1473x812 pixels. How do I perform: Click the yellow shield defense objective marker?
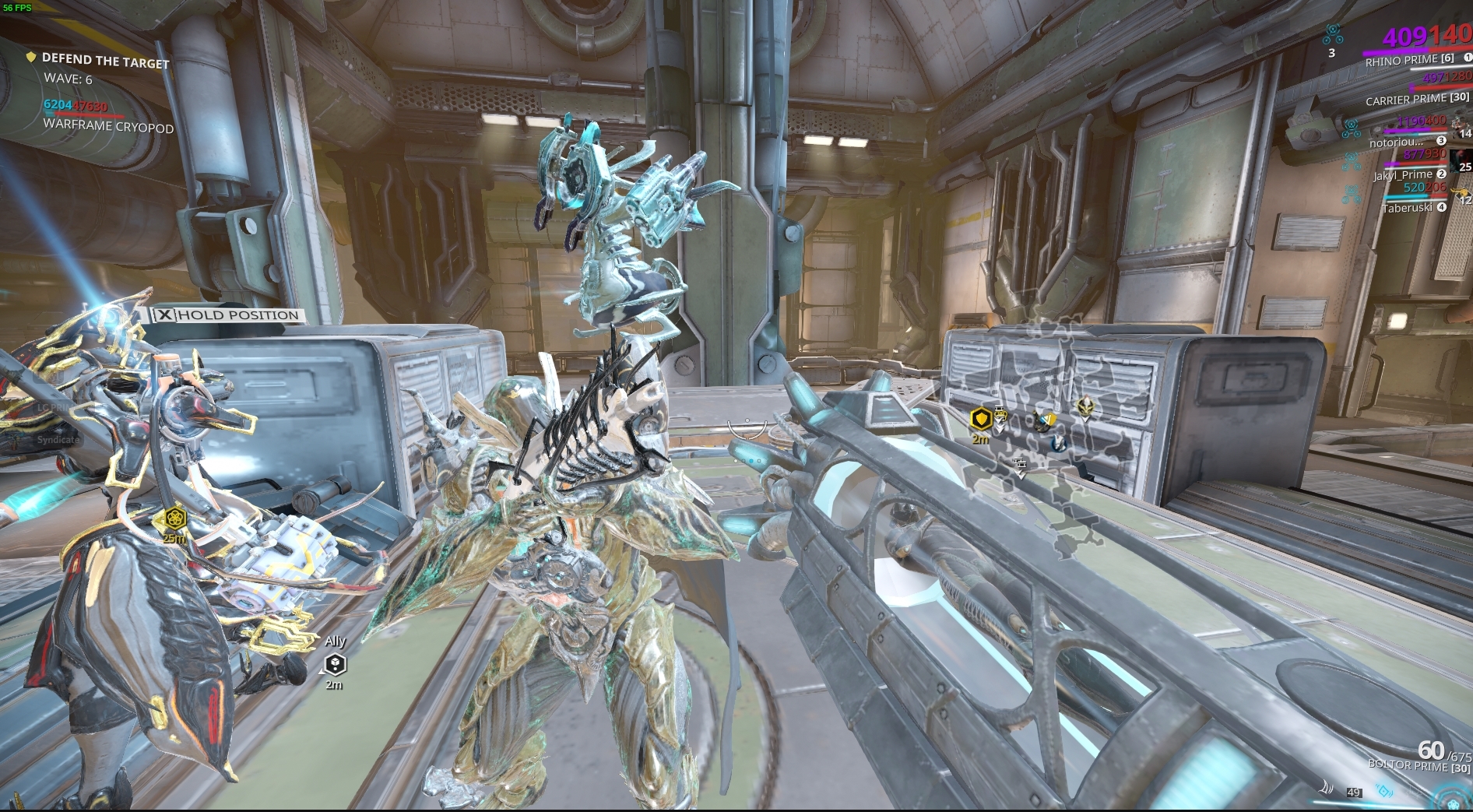click(981, 420)
